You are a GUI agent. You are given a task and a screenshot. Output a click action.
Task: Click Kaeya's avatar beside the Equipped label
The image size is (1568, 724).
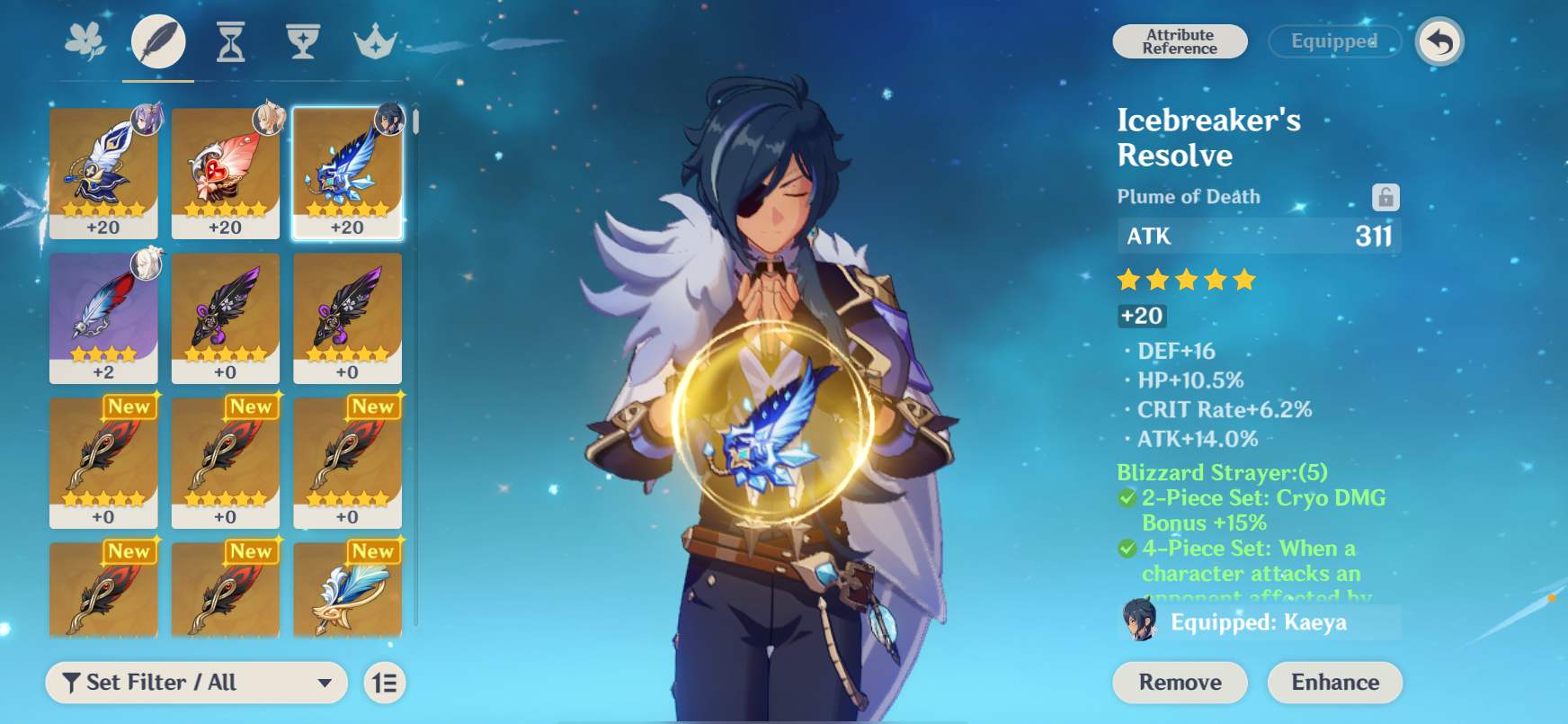1140,621
